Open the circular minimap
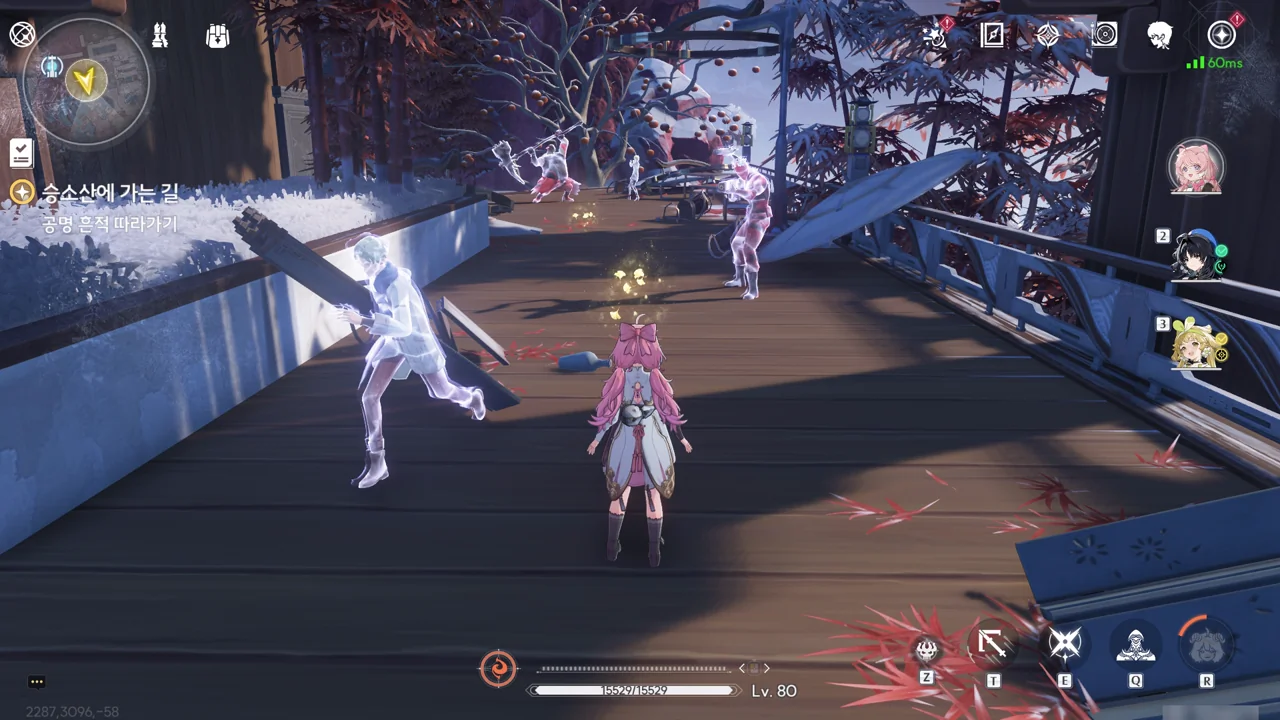The height and width of the screenshot is (720, 1280). [x=87, y=80]
